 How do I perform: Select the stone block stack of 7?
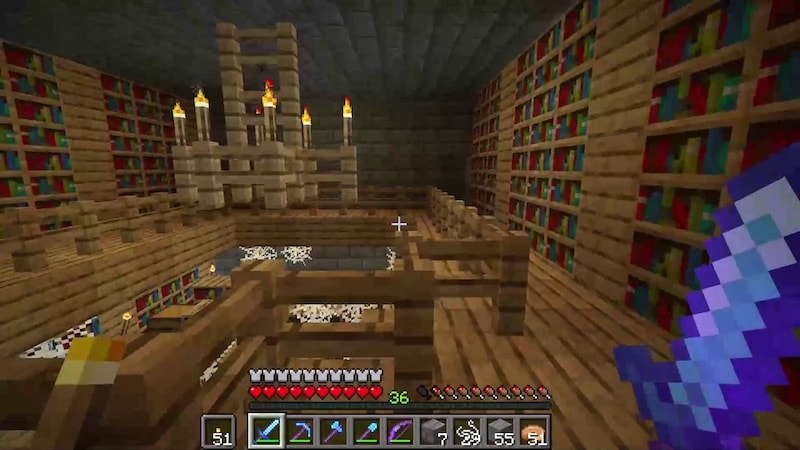pyautogui.click(x=434, y=431)
